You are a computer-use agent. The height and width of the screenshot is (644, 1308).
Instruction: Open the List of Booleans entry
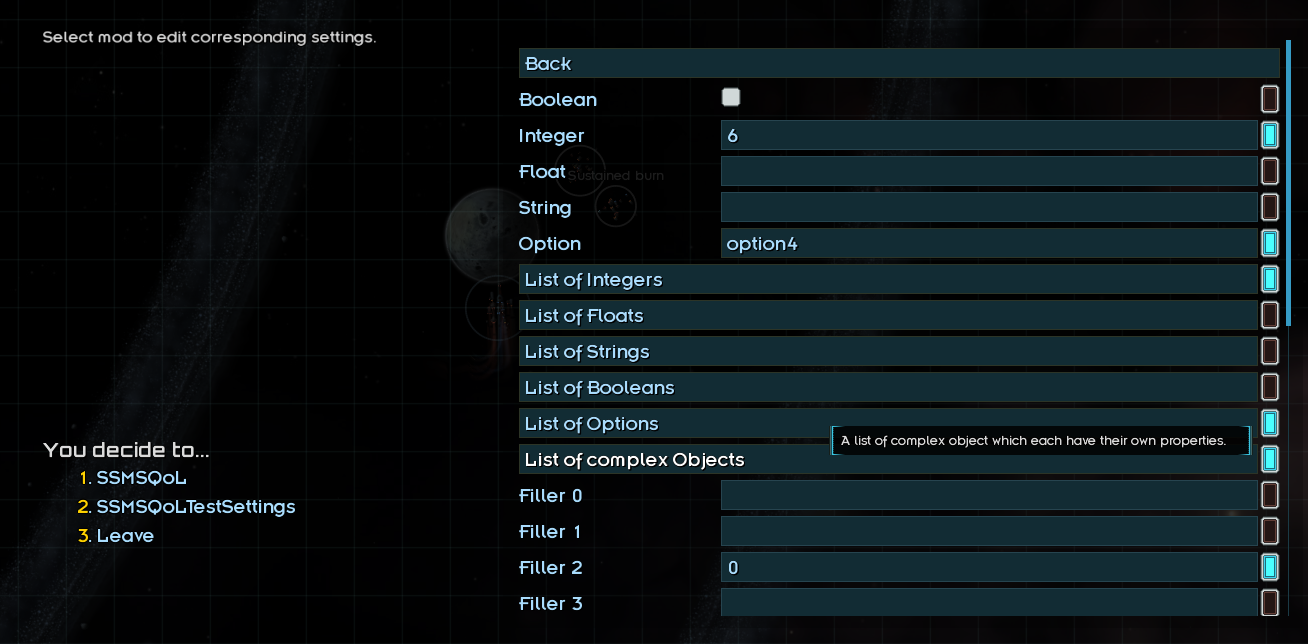click(x=888, y=387)
